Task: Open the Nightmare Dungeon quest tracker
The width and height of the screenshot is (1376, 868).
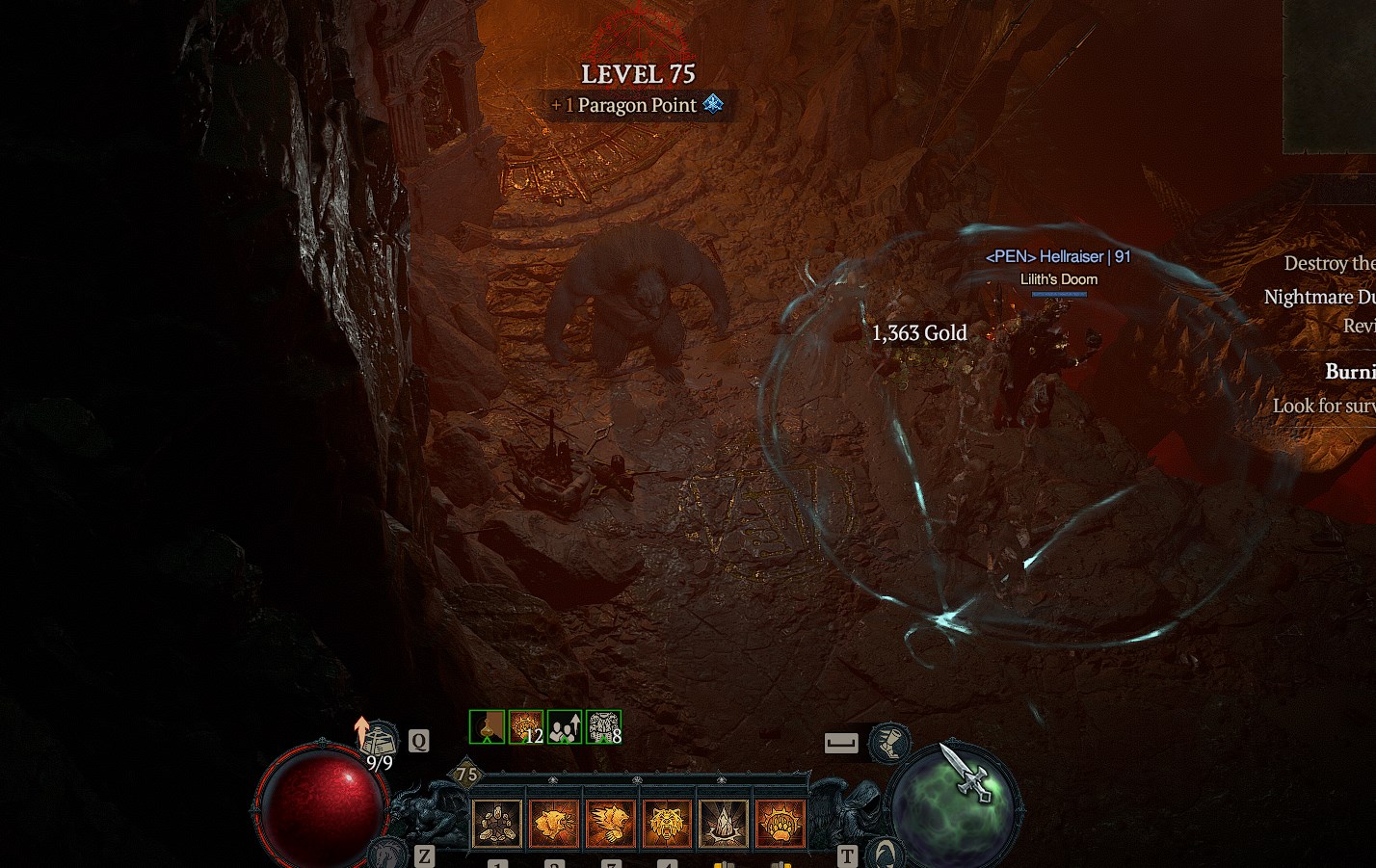Action: (1318, 297)
